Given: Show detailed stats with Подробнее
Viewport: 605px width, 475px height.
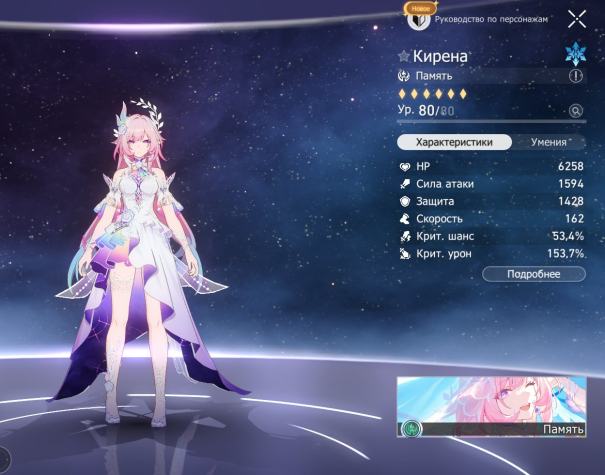Looking at the screenshot, I should 534,274.
